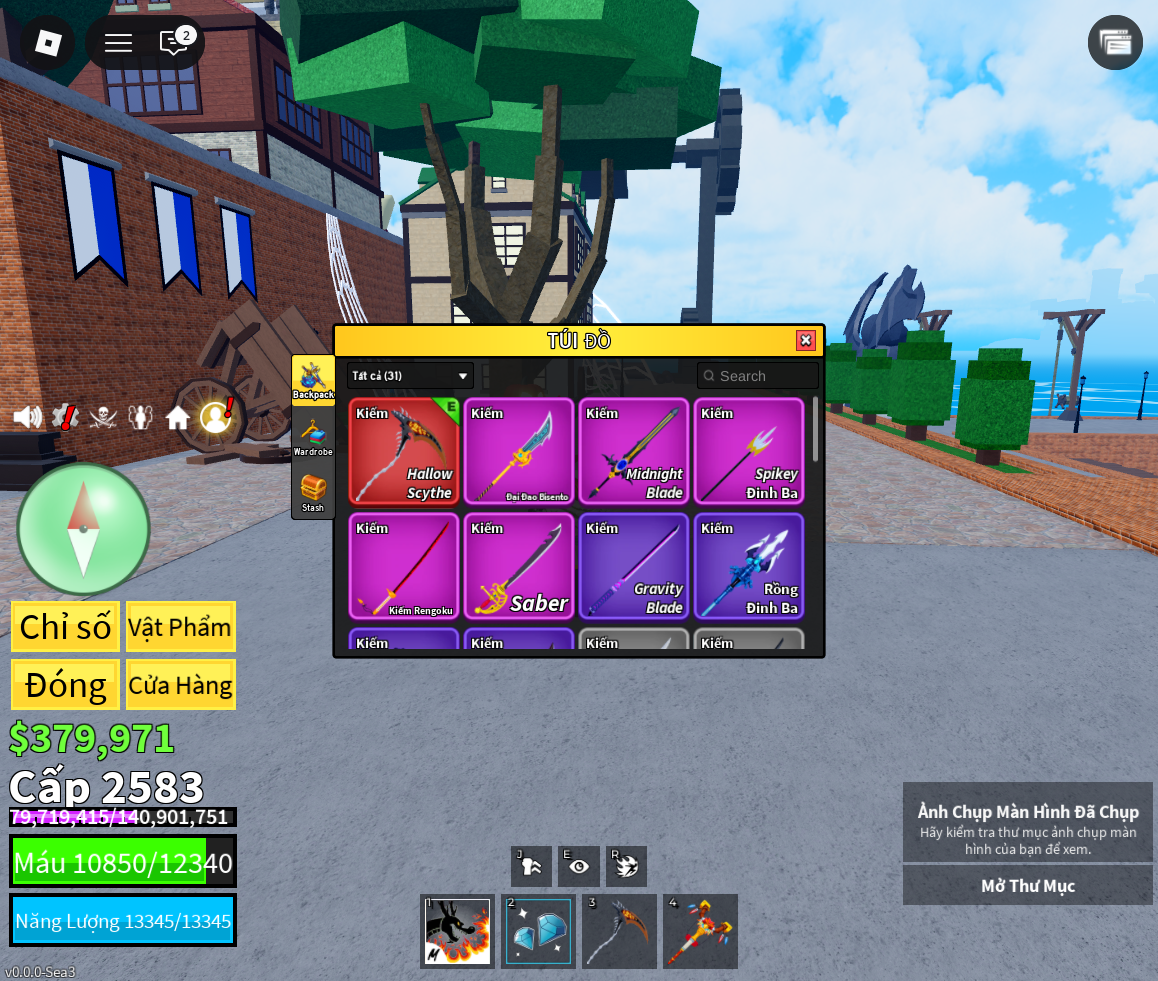
Task: Click the Đóng close button
Action: (65, 685)
